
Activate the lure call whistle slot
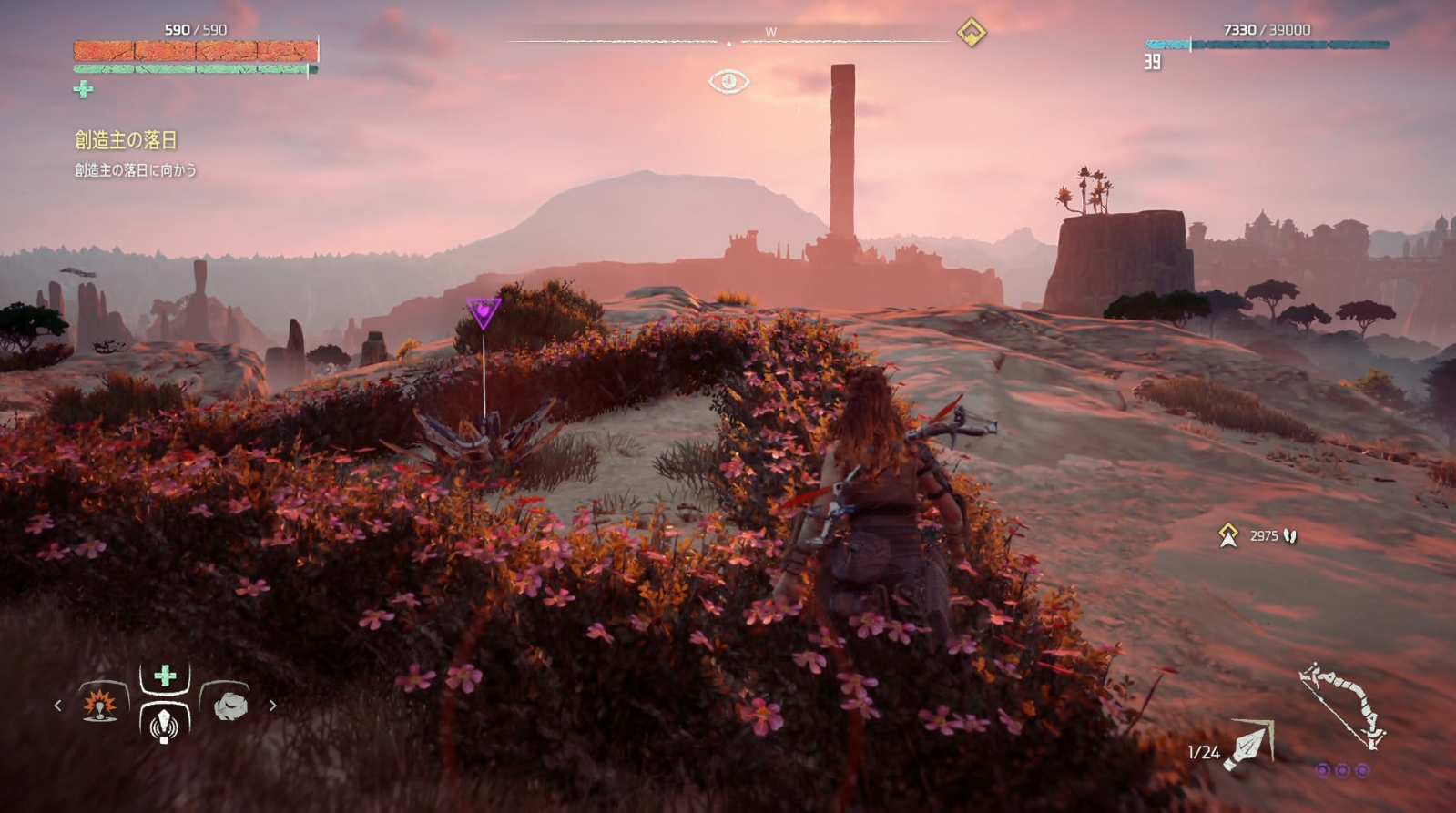point(165,725)
